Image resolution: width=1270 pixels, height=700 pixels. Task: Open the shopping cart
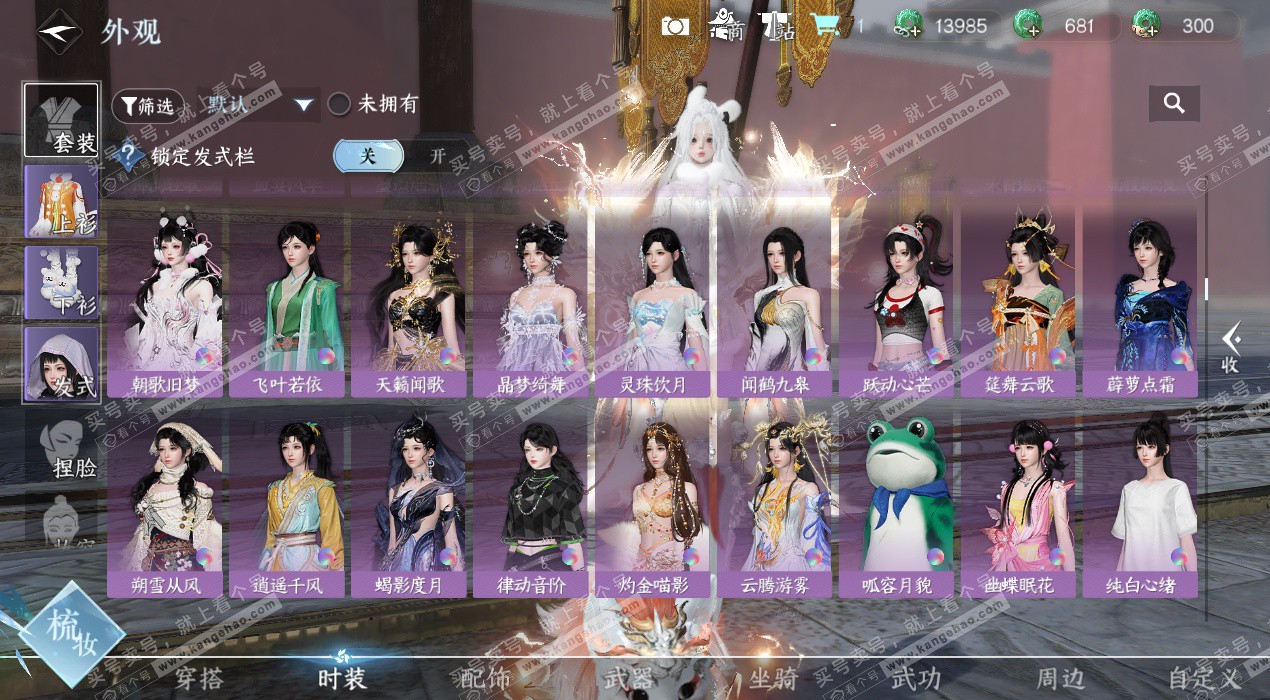(825, 26)
